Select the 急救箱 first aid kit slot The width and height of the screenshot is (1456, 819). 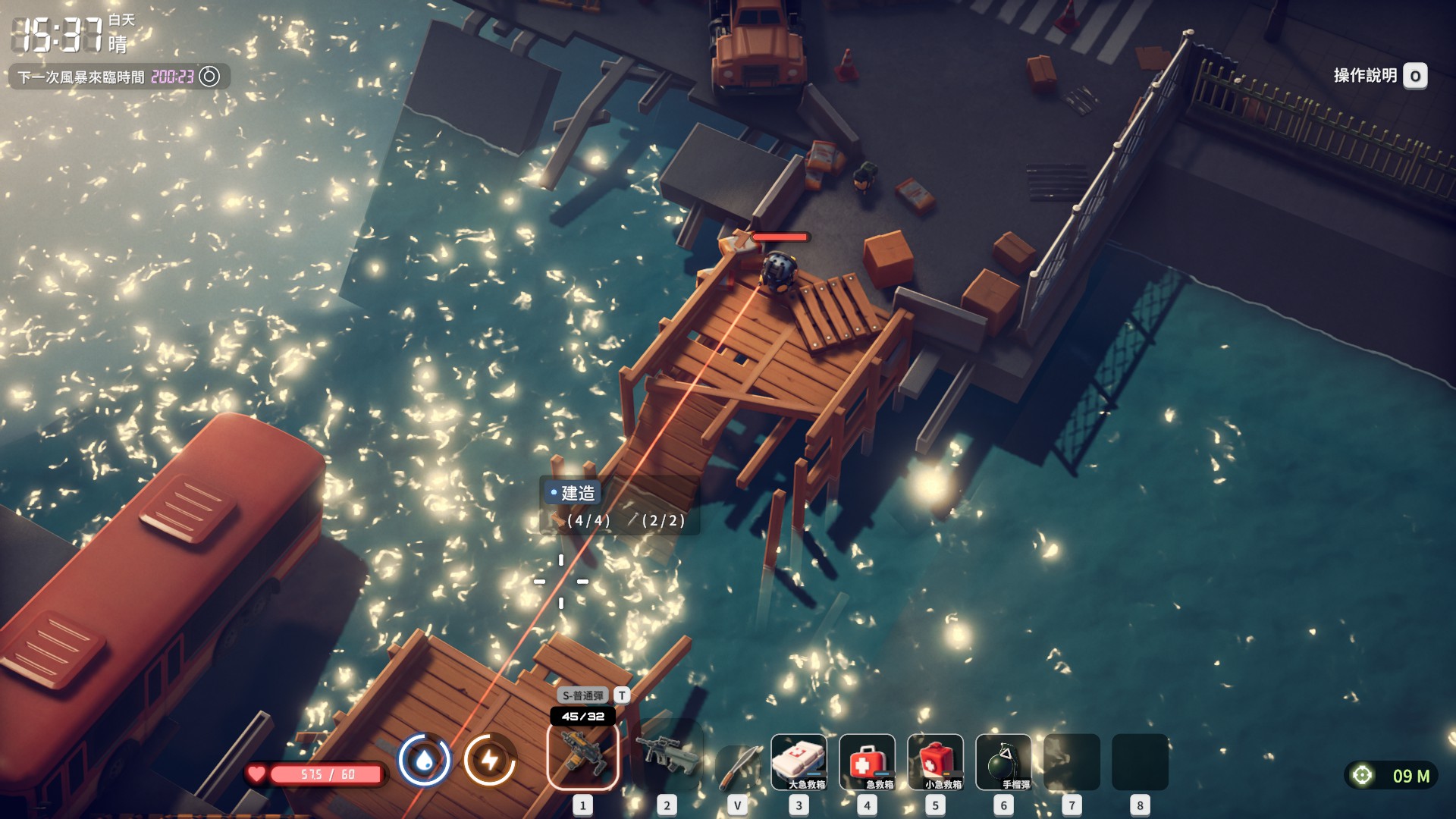tap(867, 761)
